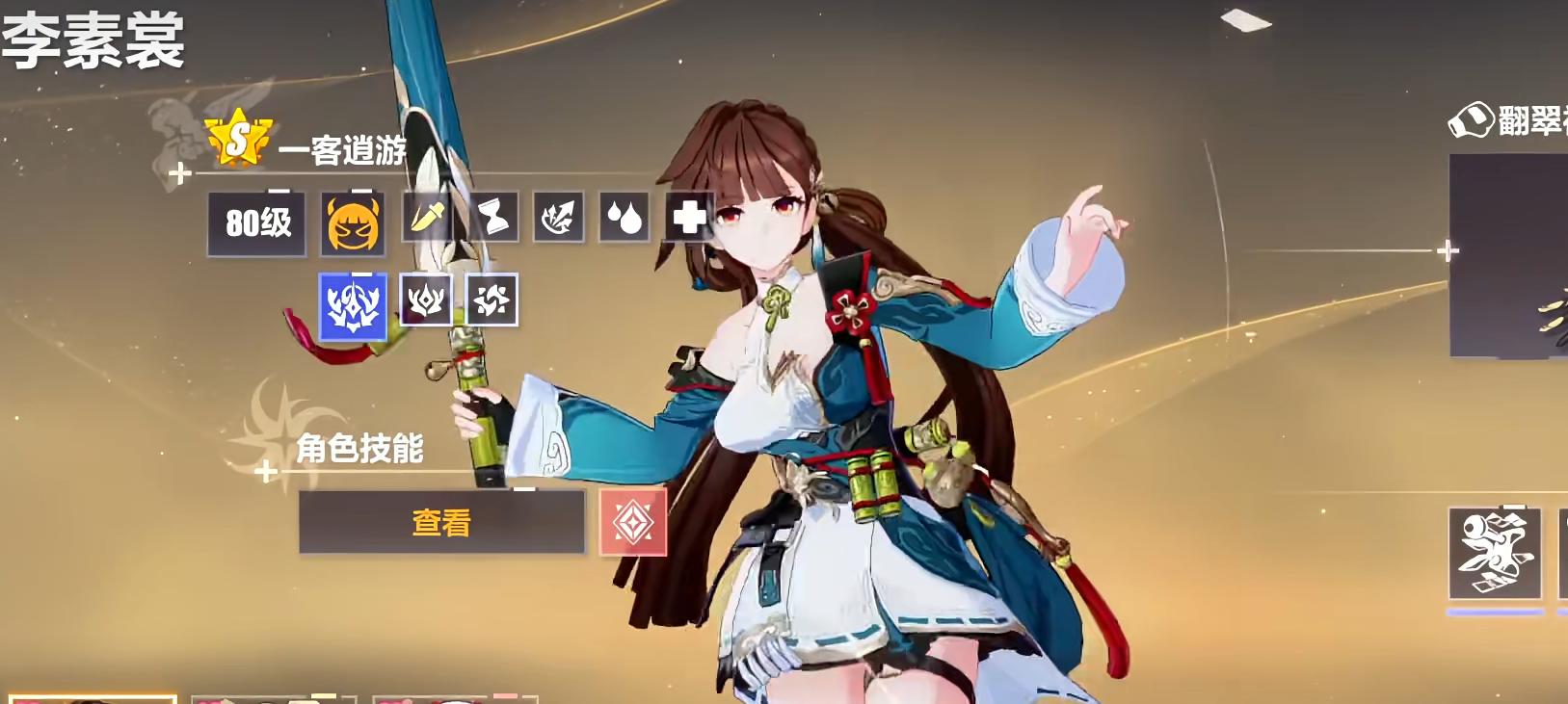Click the white plus cross icon
1568x704 pixels.
click(x=689, y=217)
